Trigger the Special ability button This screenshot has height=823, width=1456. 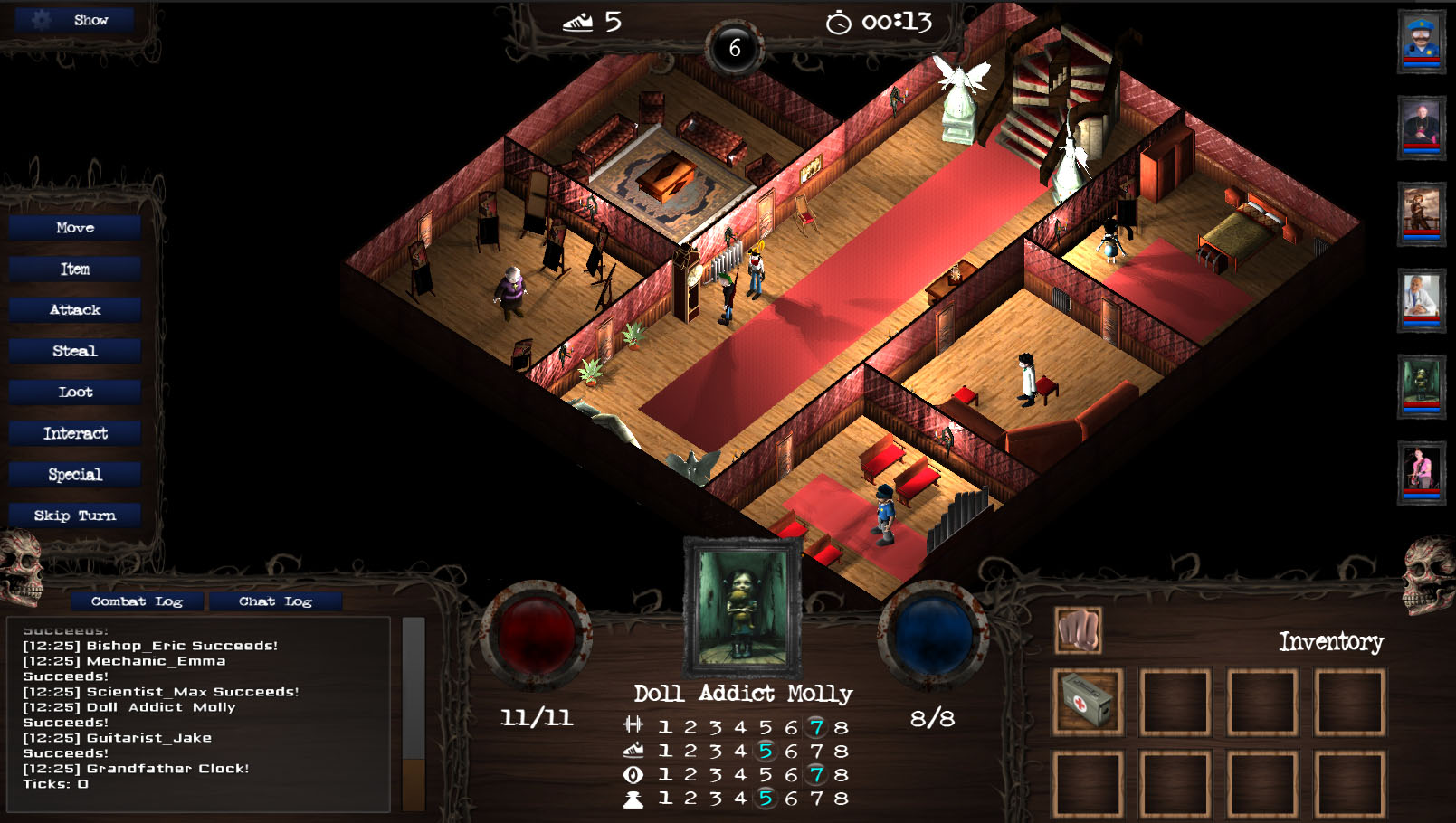[75, 475]
